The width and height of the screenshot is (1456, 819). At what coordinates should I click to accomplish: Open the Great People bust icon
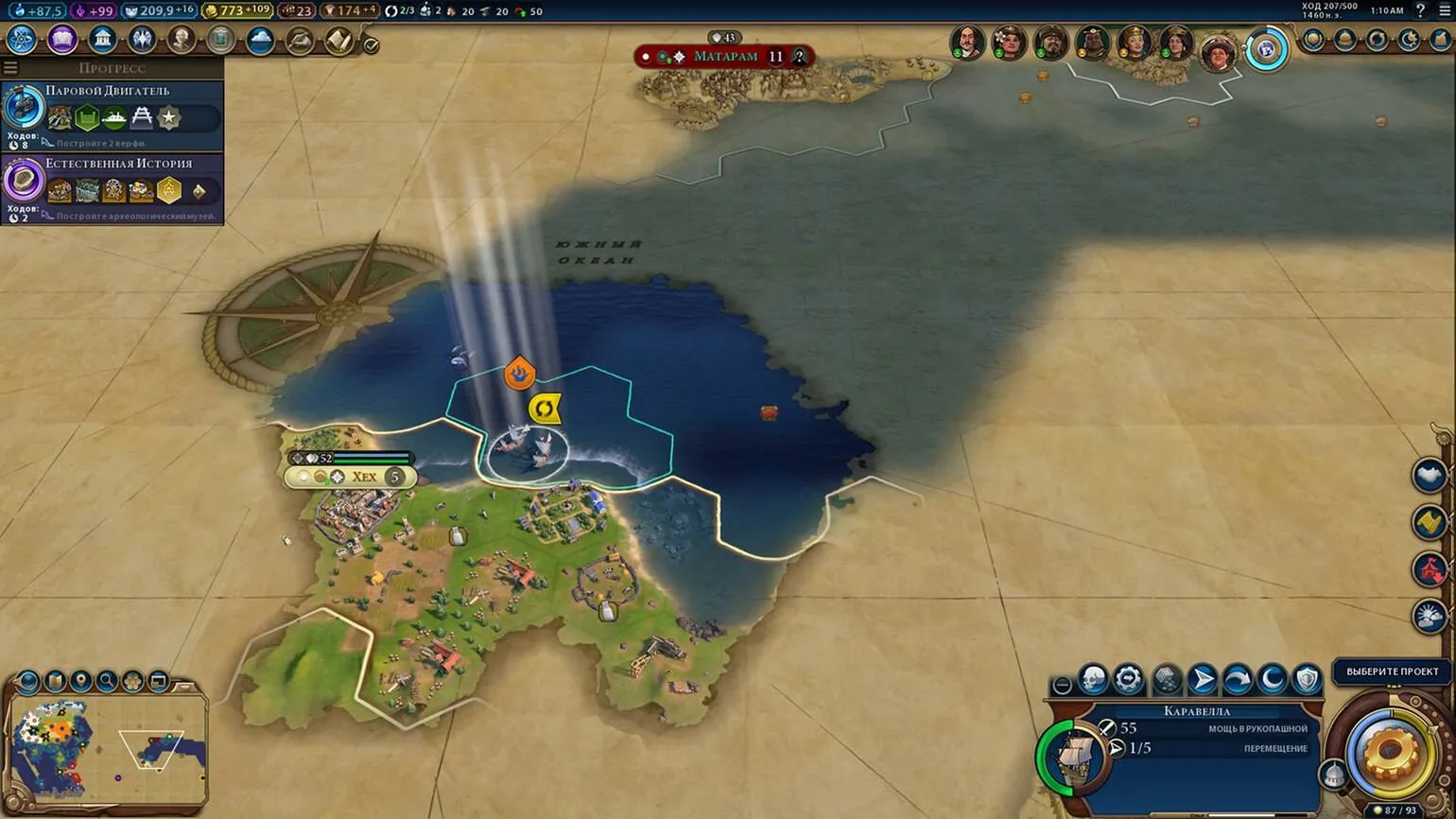point(181,40)
